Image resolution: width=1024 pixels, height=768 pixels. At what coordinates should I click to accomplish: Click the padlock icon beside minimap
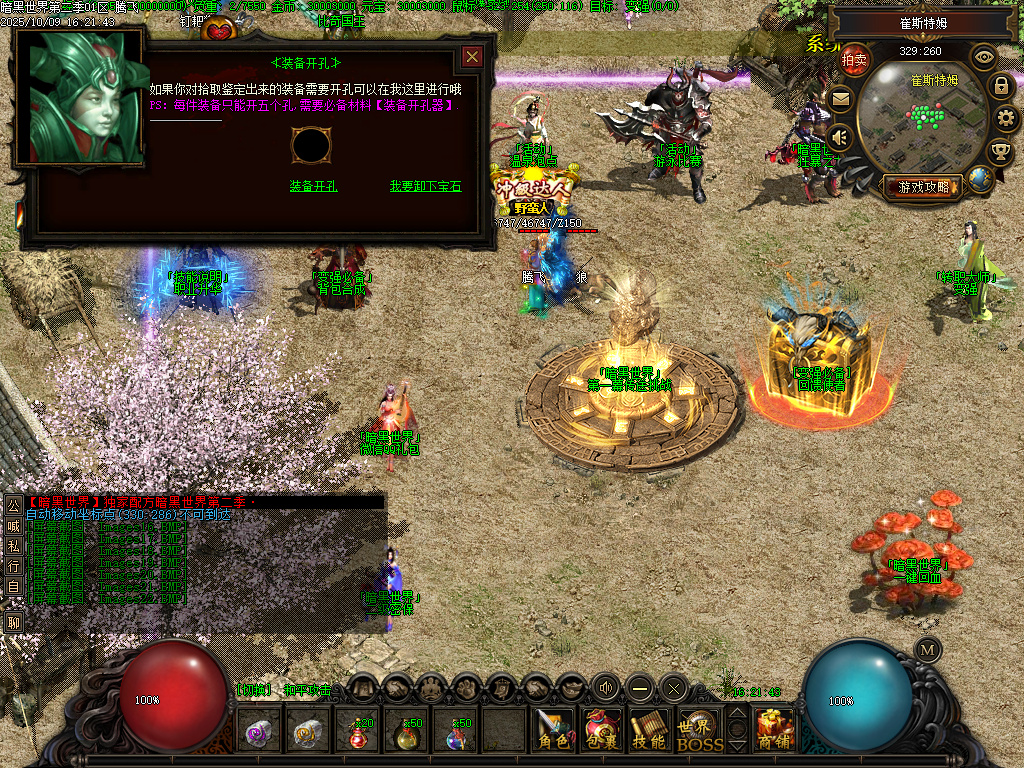pyautogui.click(x=1000, y=86)
